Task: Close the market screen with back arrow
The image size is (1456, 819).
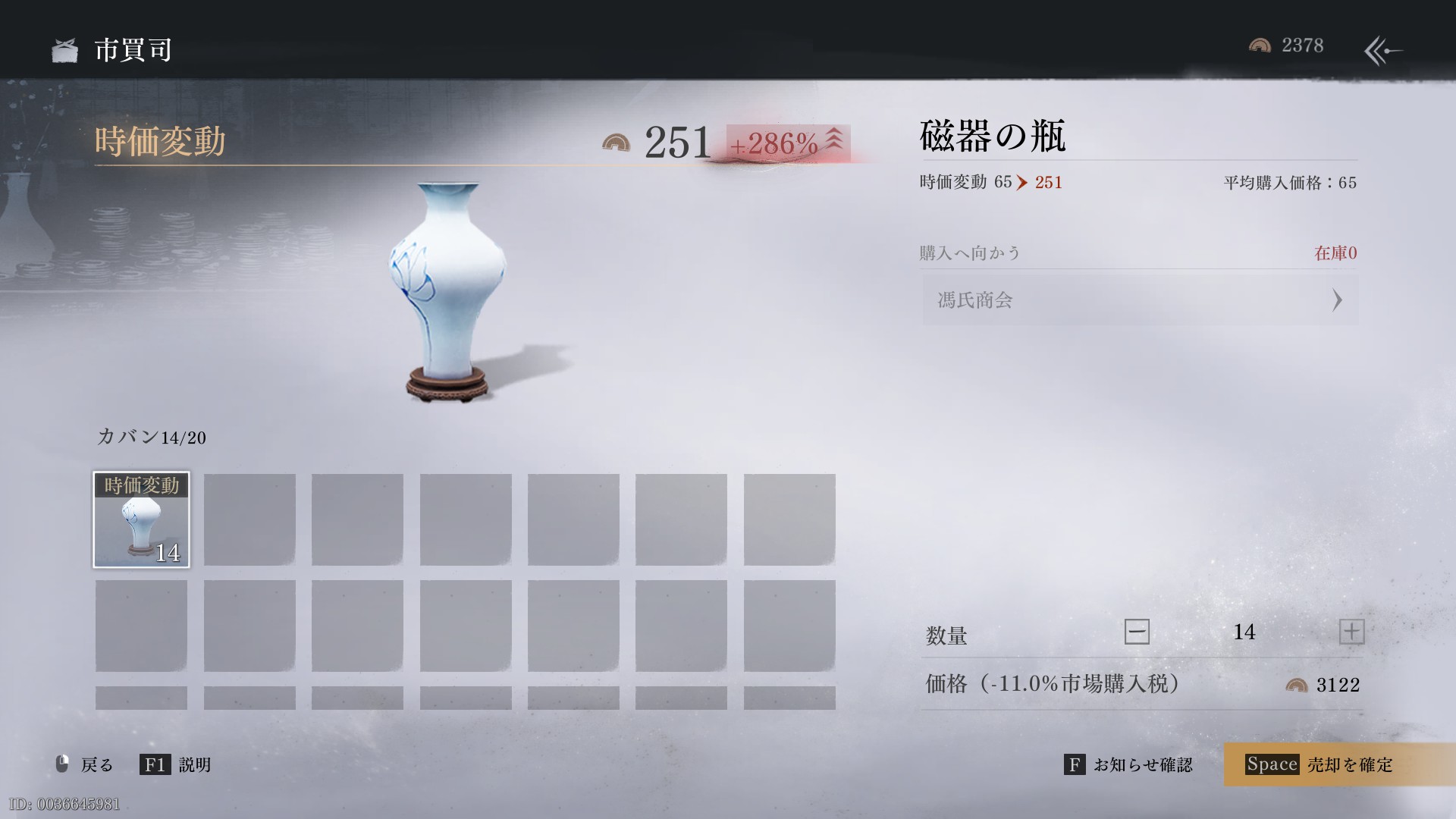Action: click(1383, 51)
